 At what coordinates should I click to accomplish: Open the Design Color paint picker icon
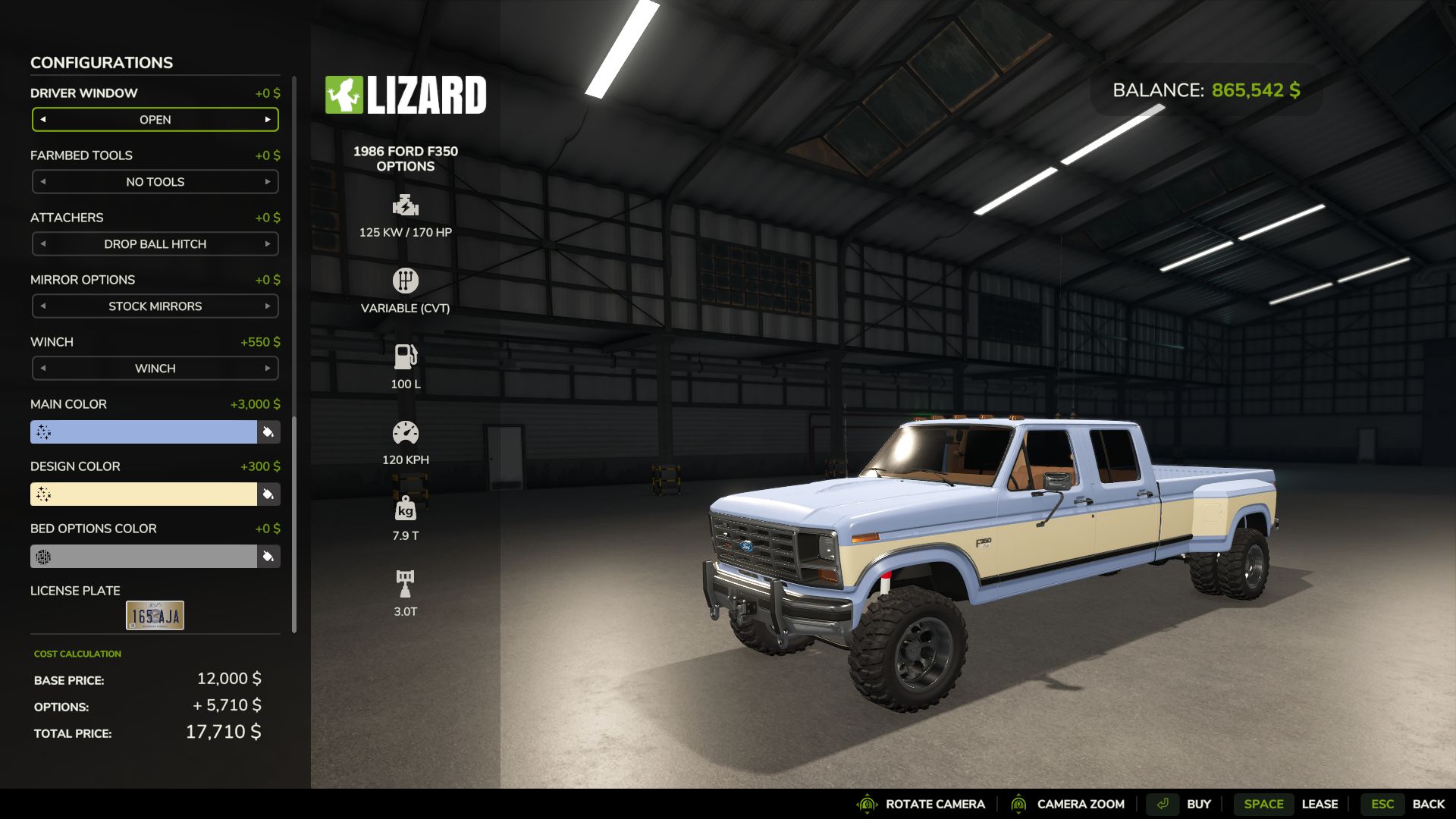tap(268, 494)
